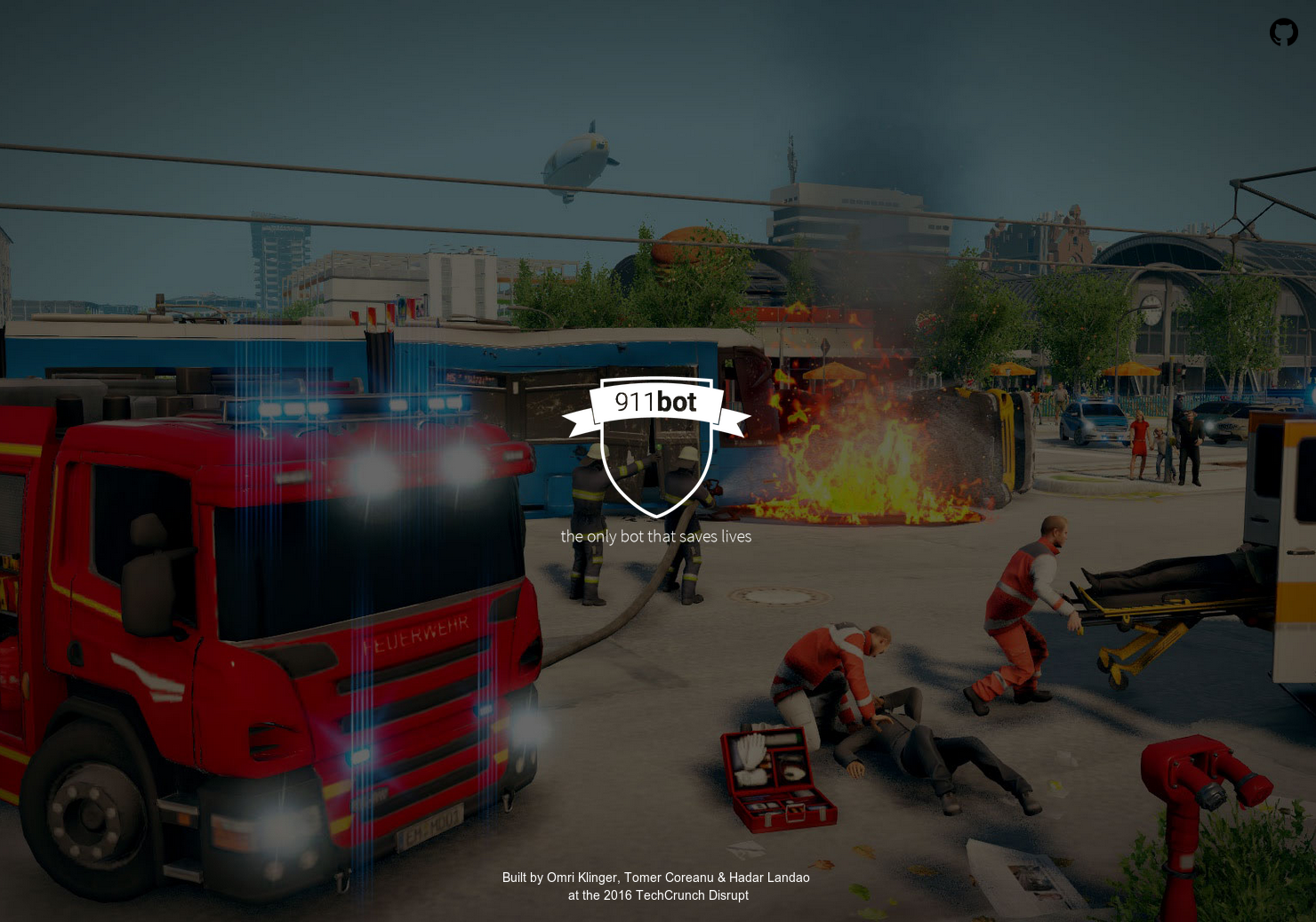Image resolution: width=1316 pixels, height=922 pixels.
Task: Click the tagline 'the only bot that saves lives'
Action: 656,536
